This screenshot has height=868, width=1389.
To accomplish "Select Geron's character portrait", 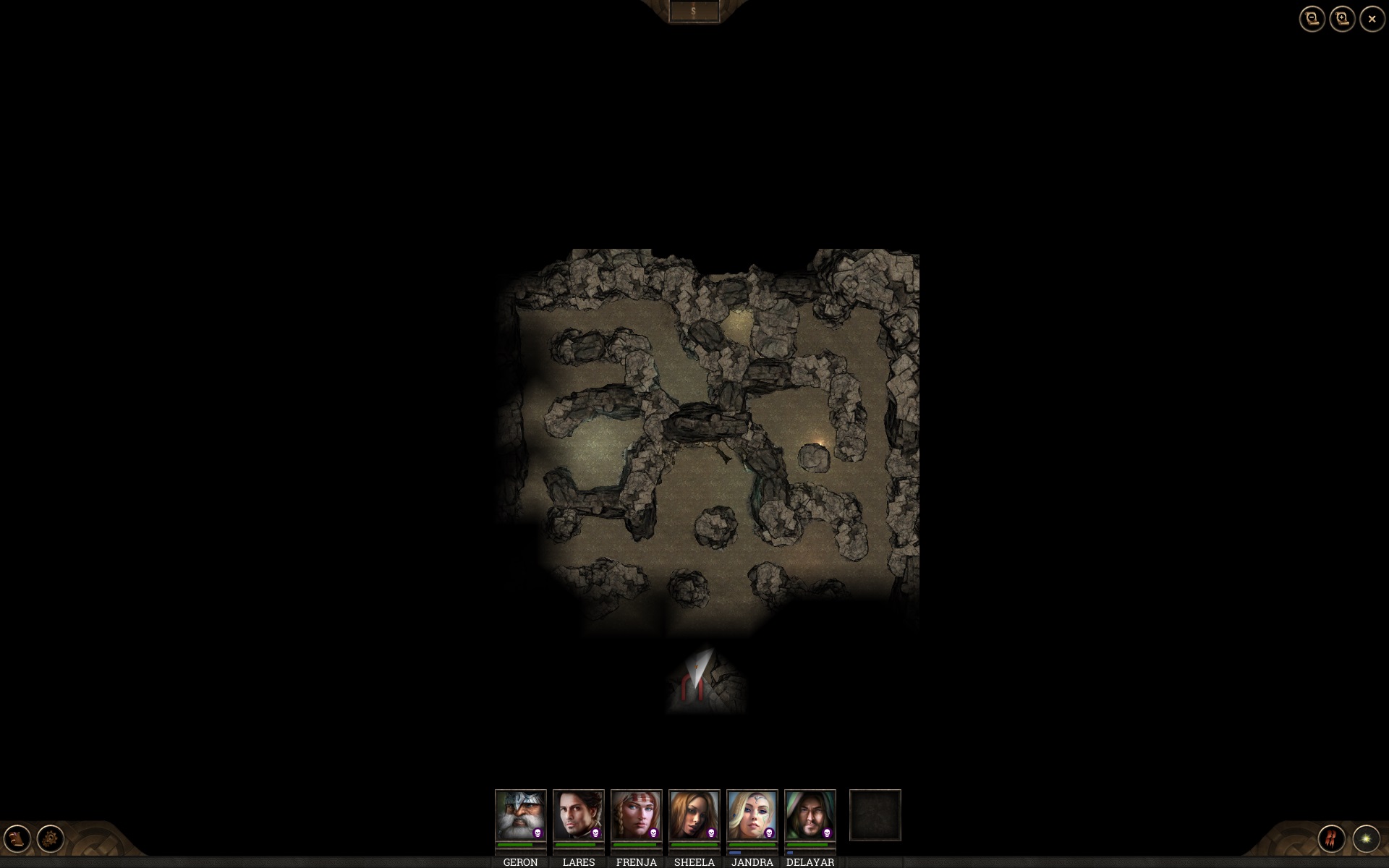I will [519, 814].
